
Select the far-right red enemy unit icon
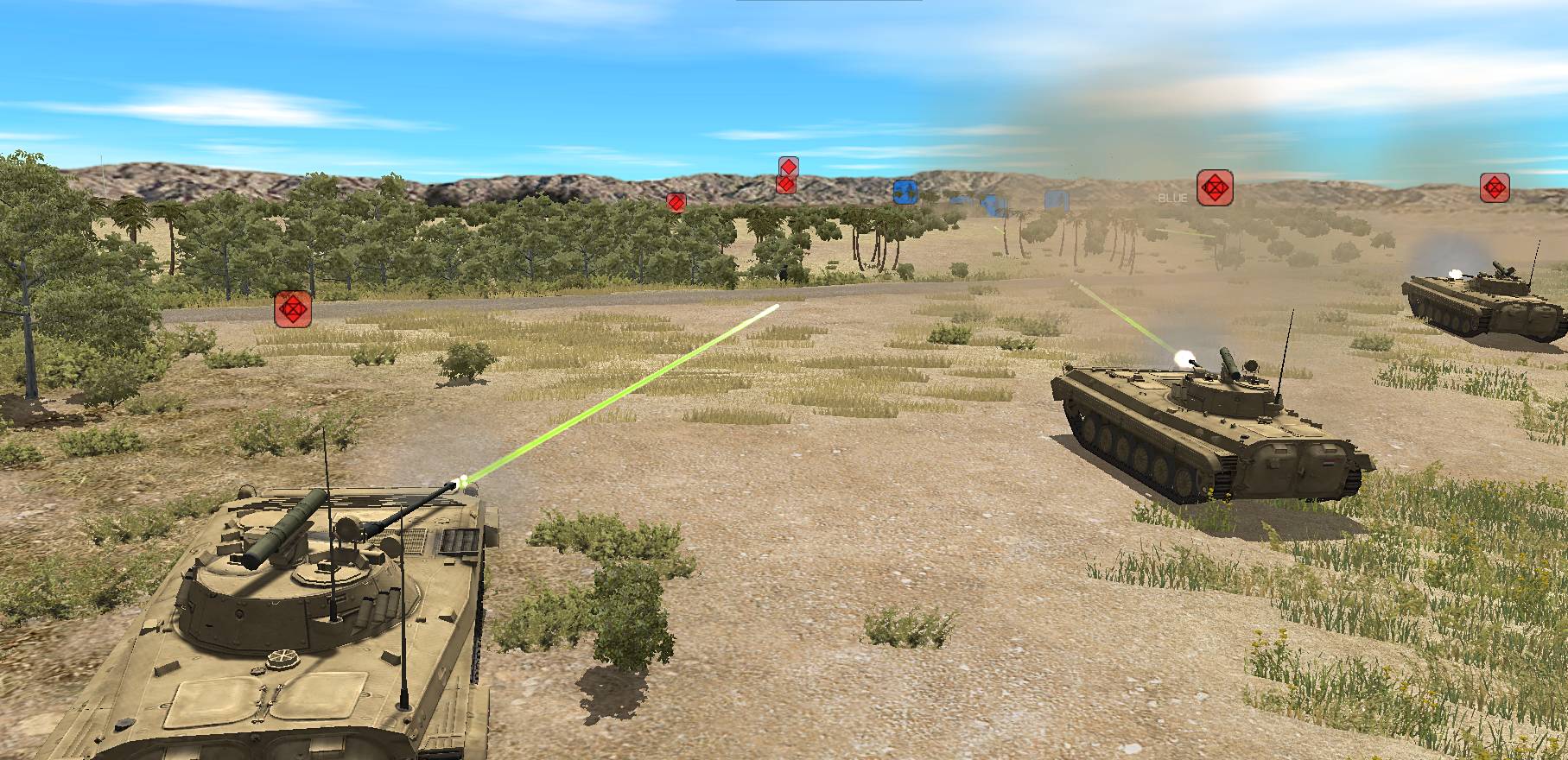point(1494,186)
